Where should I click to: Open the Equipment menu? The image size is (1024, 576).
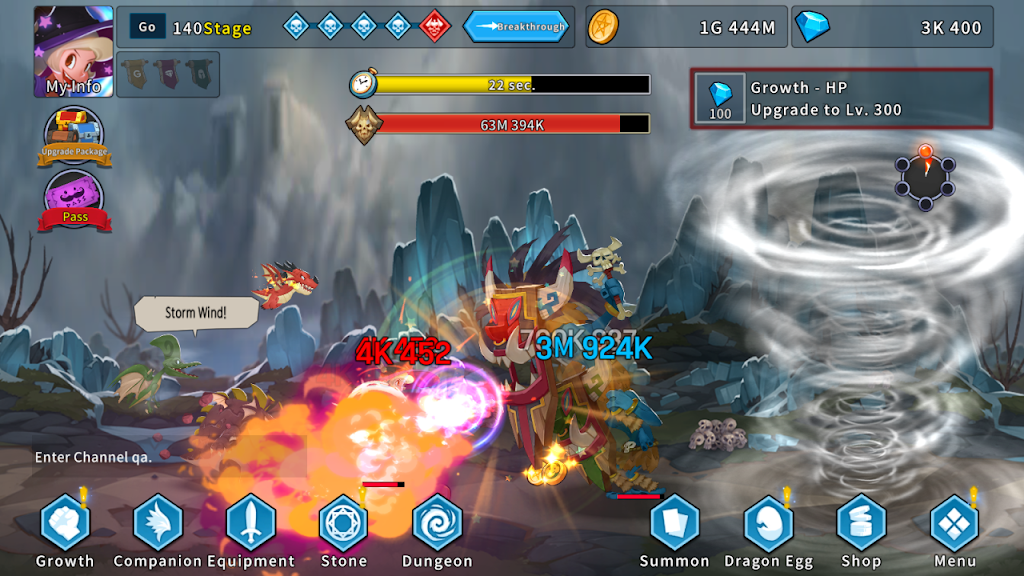click(251, 524)
